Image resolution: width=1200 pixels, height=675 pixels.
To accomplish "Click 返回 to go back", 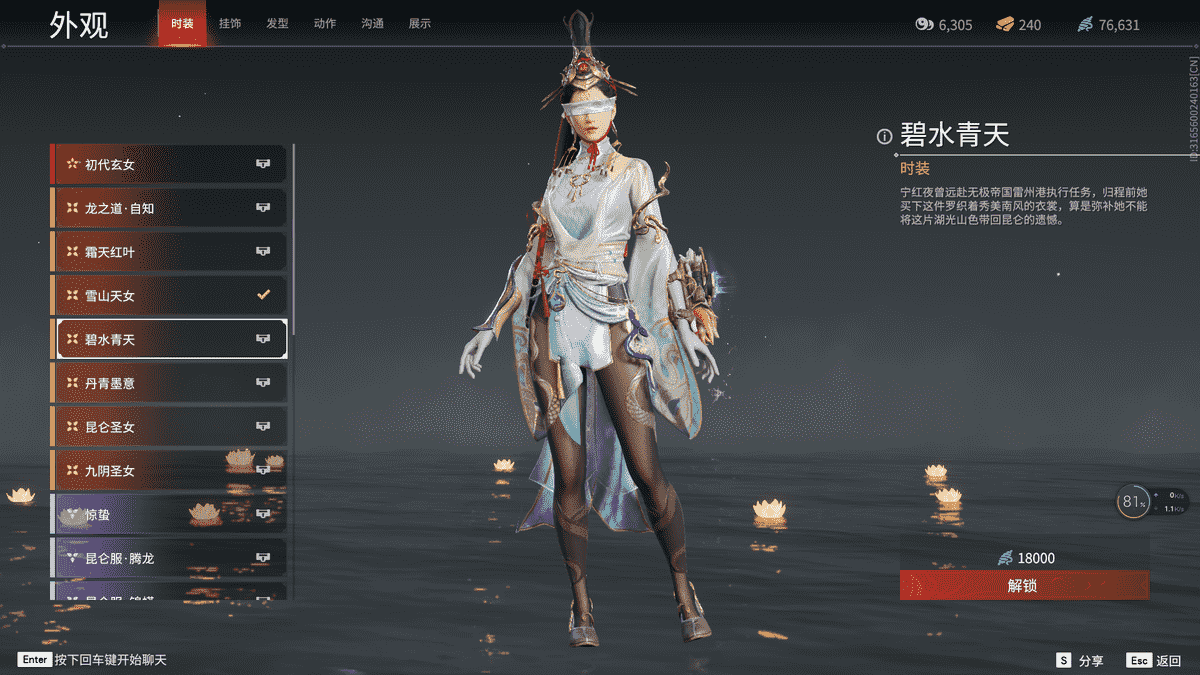I will pyautogui.click(x=1155, y=661).
